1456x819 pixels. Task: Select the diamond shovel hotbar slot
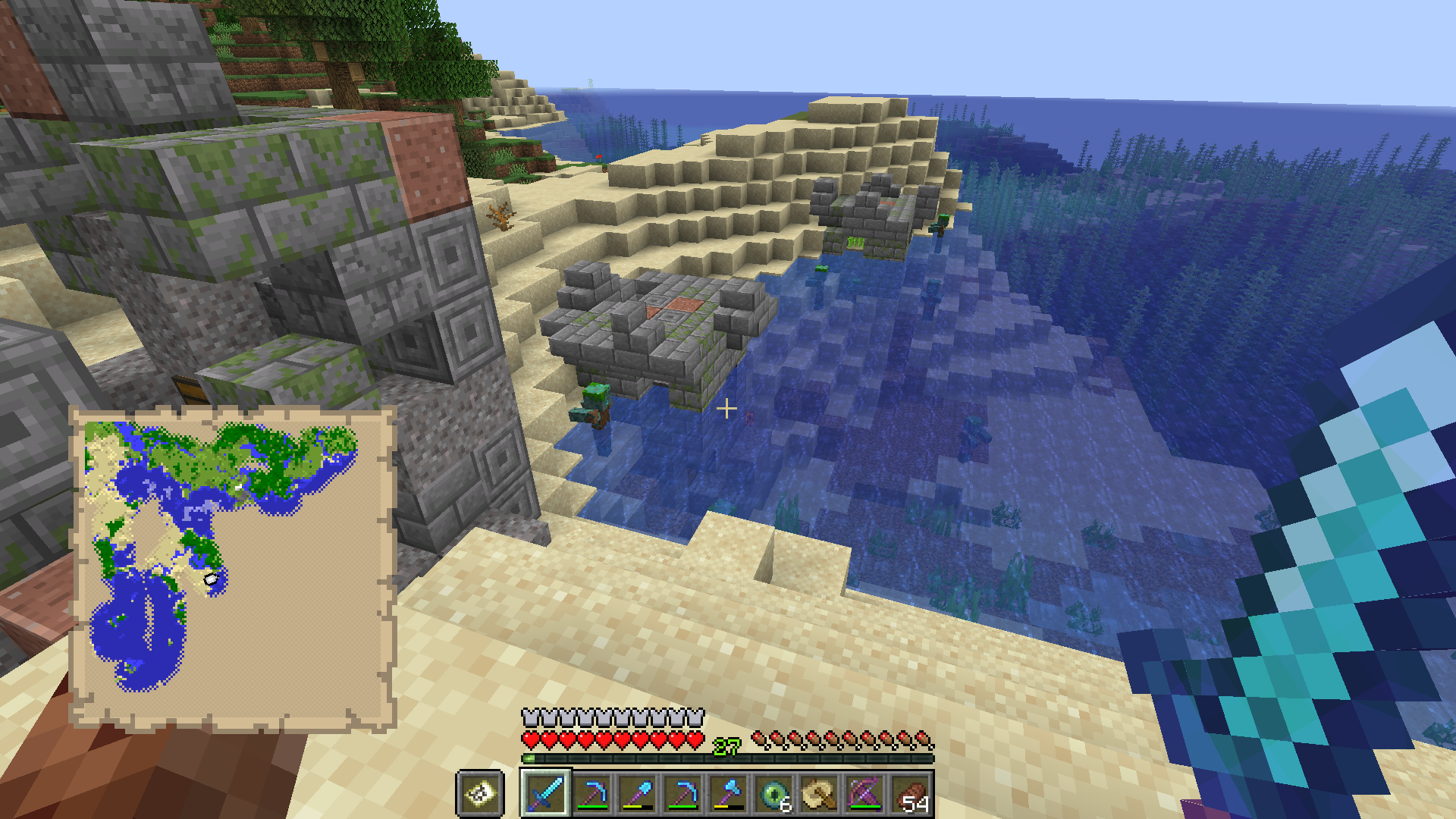637,794
